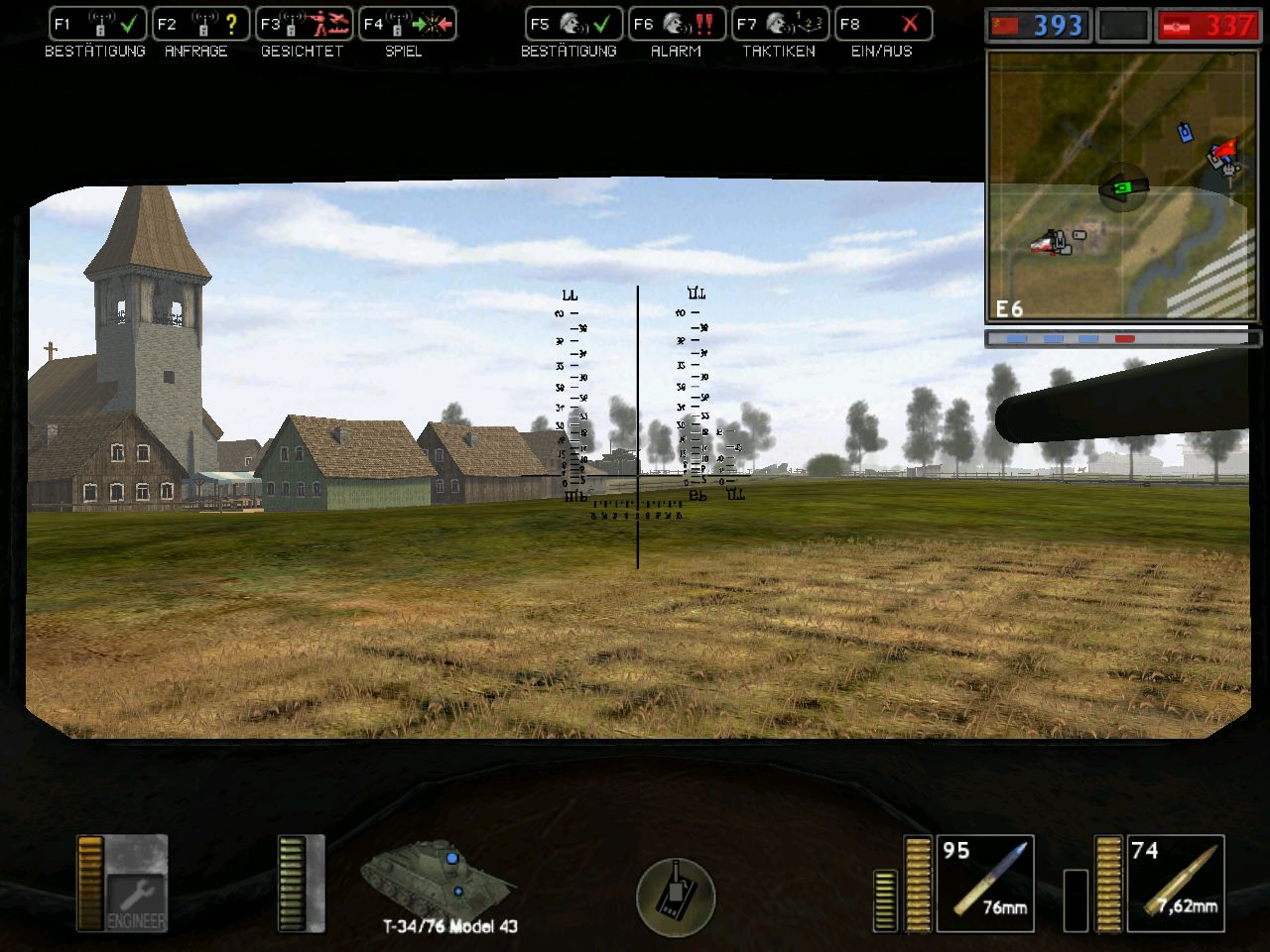Switch to the 7,62mm machine gun
Image resolution: width=1270 pixels, height=952 pixels.
(1175, 884)
